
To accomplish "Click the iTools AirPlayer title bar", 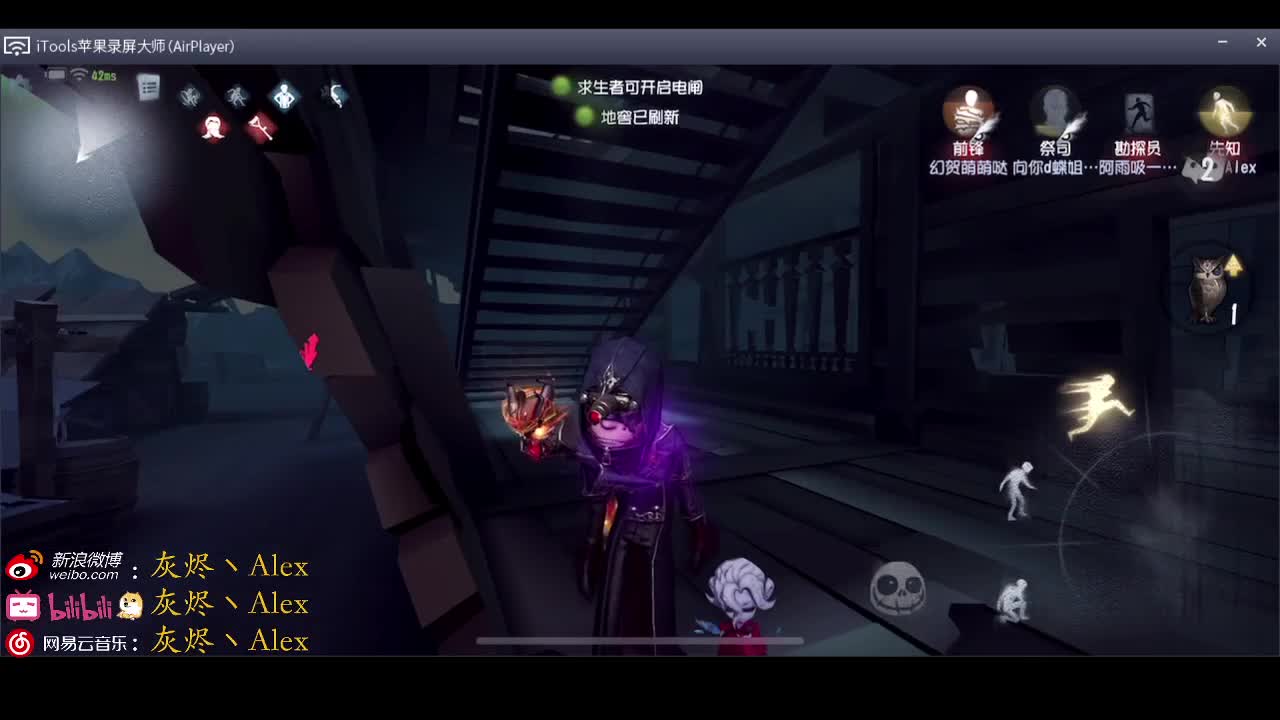I will click(x=135, y=45).
